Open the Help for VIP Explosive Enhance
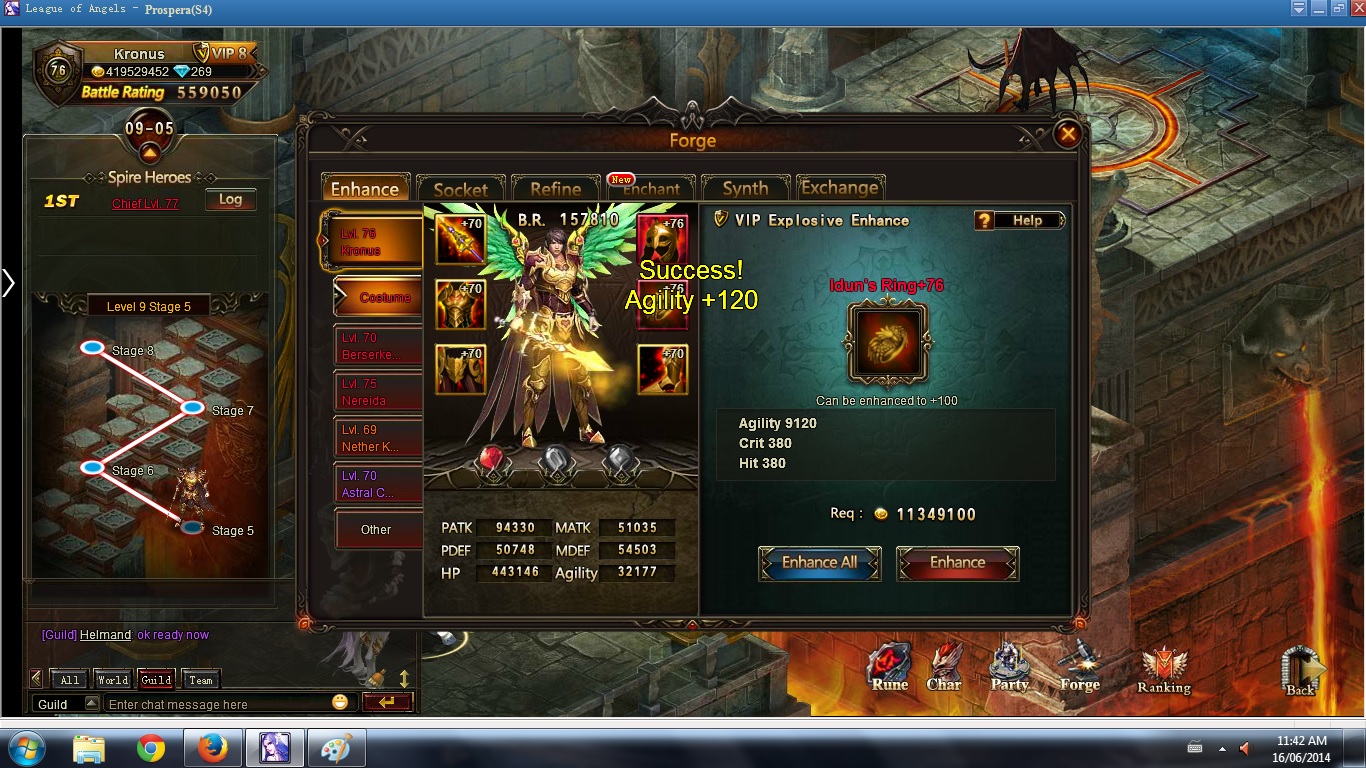The width and height of the screenshot is (1366, 768). pos(1019,220)
